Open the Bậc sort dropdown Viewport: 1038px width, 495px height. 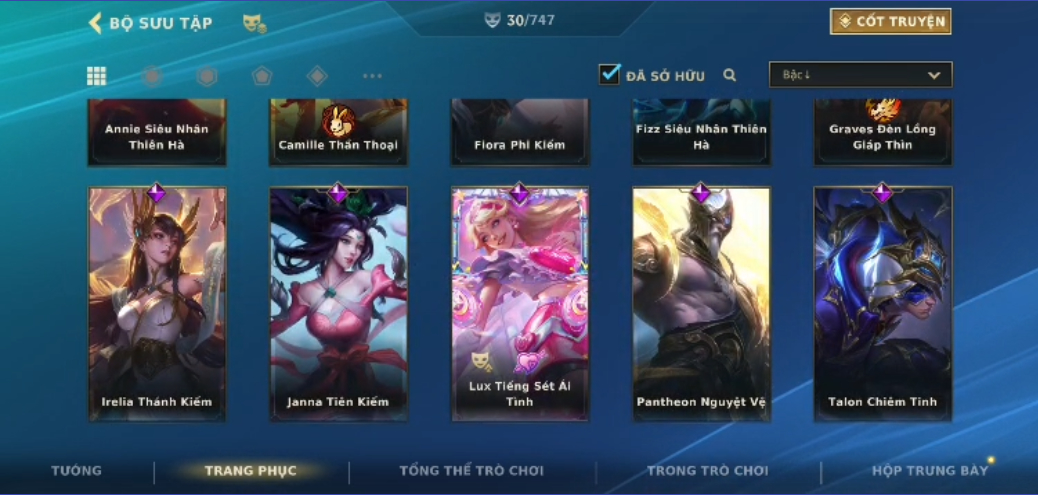coord(860,75)
